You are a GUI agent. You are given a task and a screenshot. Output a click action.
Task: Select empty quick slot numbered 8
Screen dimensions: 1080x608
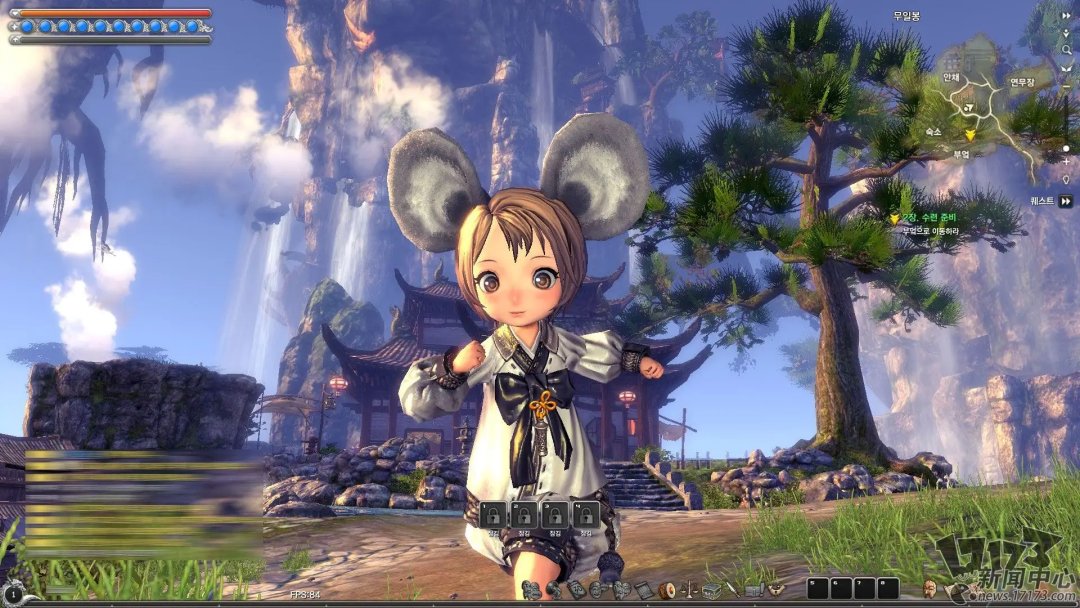coord(887,588)
